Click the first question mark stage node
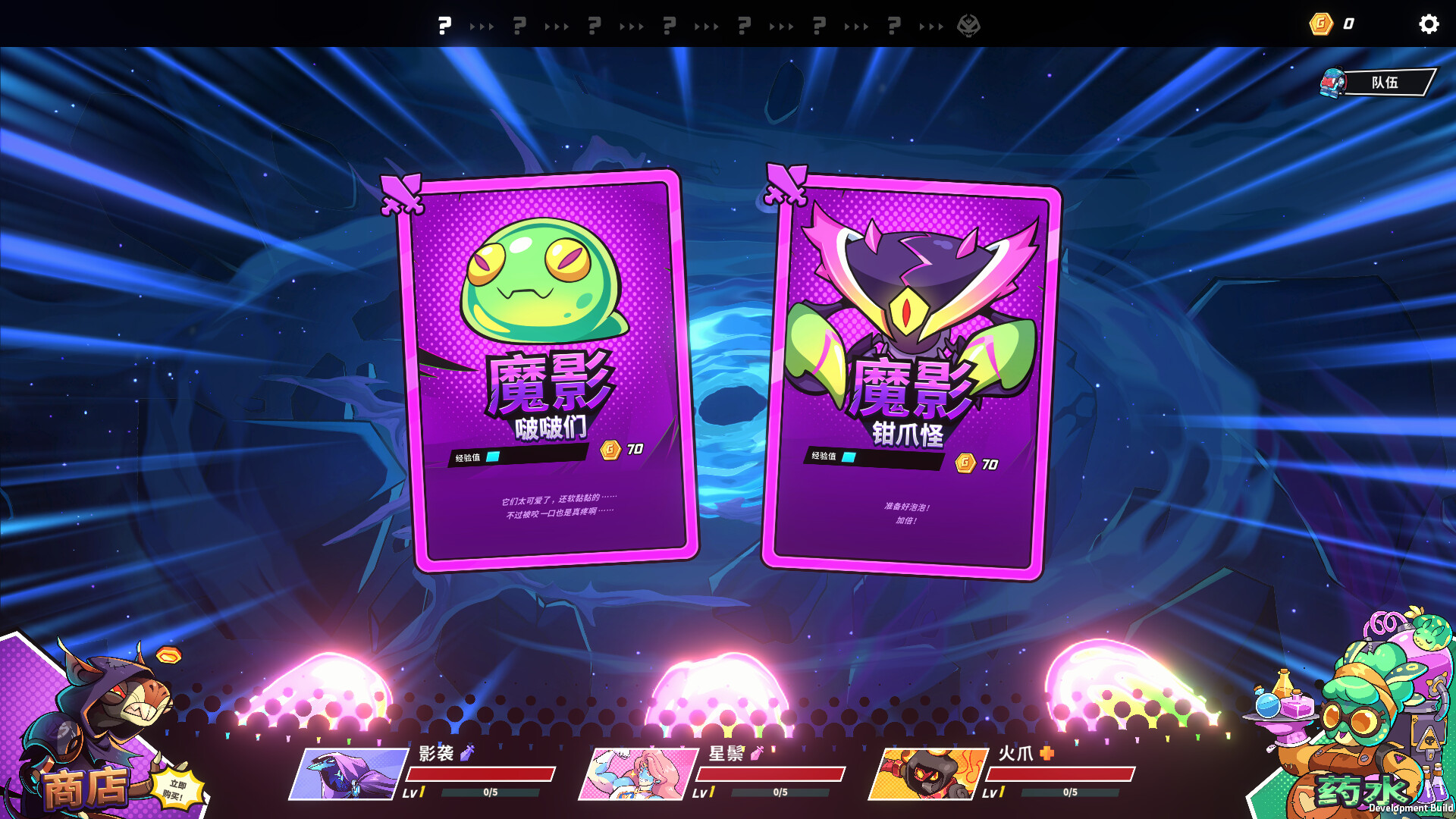 444,25
